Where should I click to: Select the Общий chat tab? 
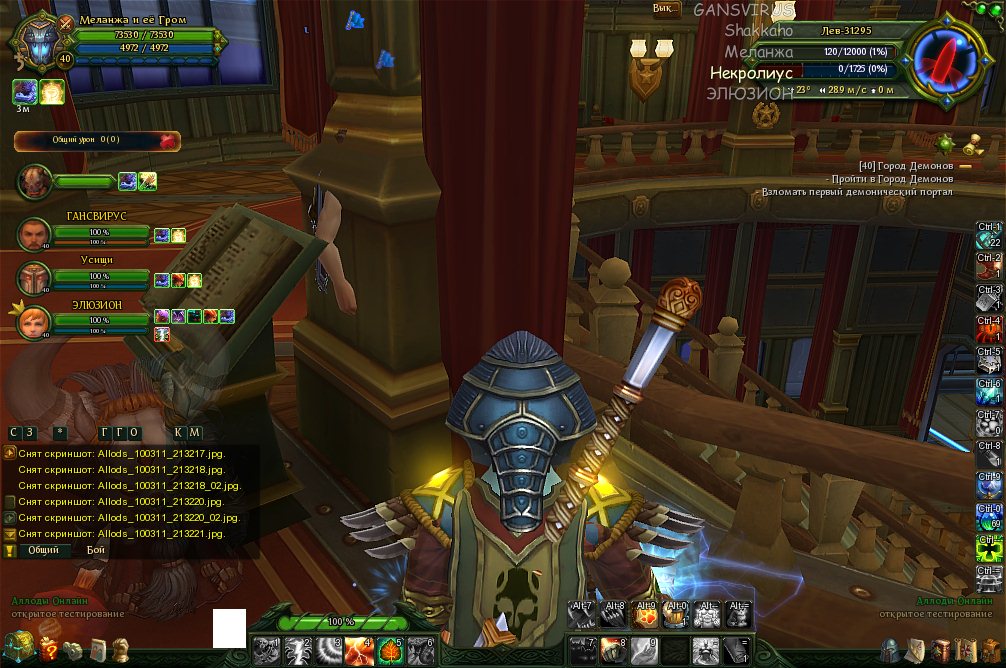42,550
